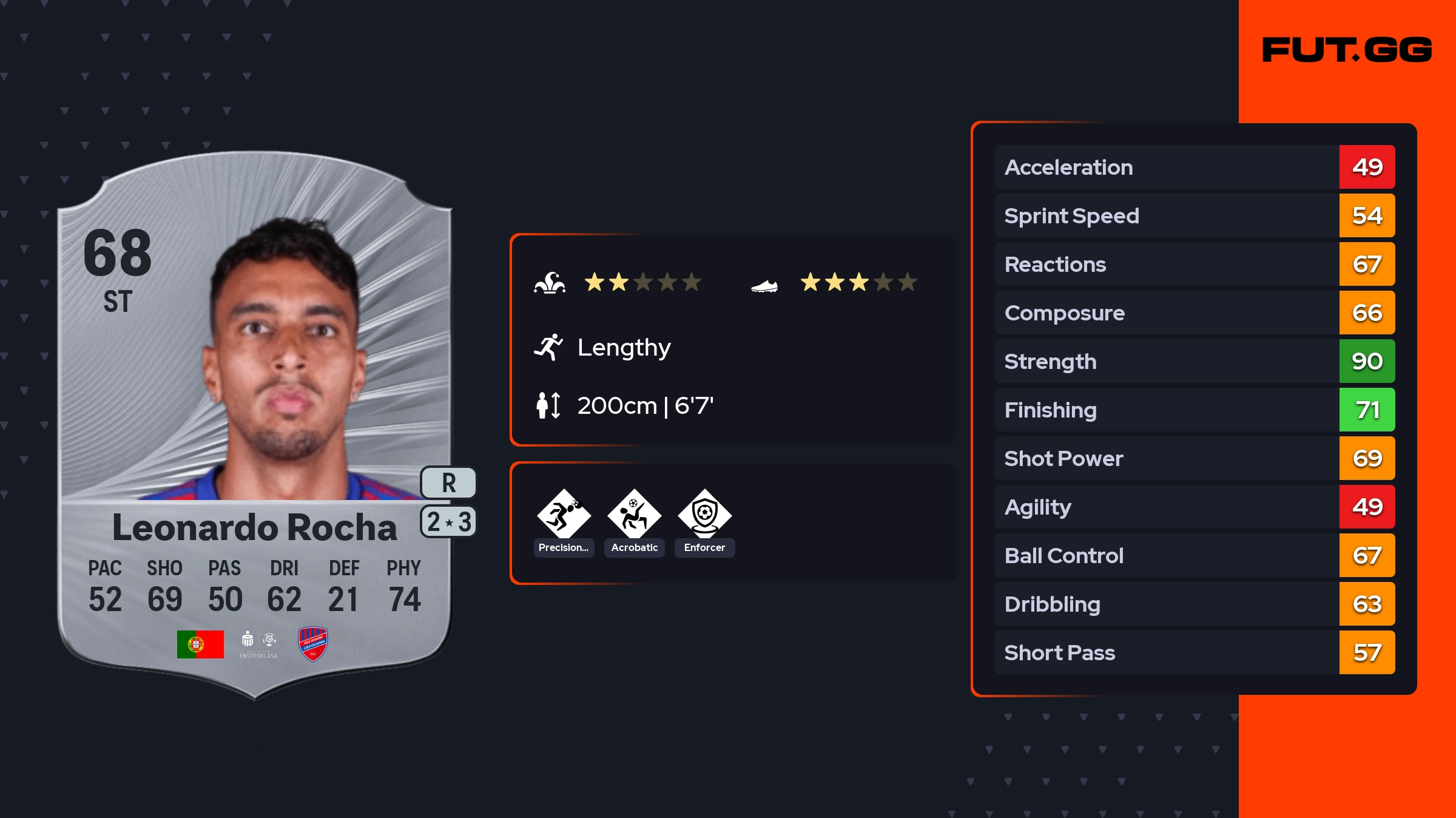1456x818 pixels.
Task: Open the FUT.GG logo
Action: 1347,50
